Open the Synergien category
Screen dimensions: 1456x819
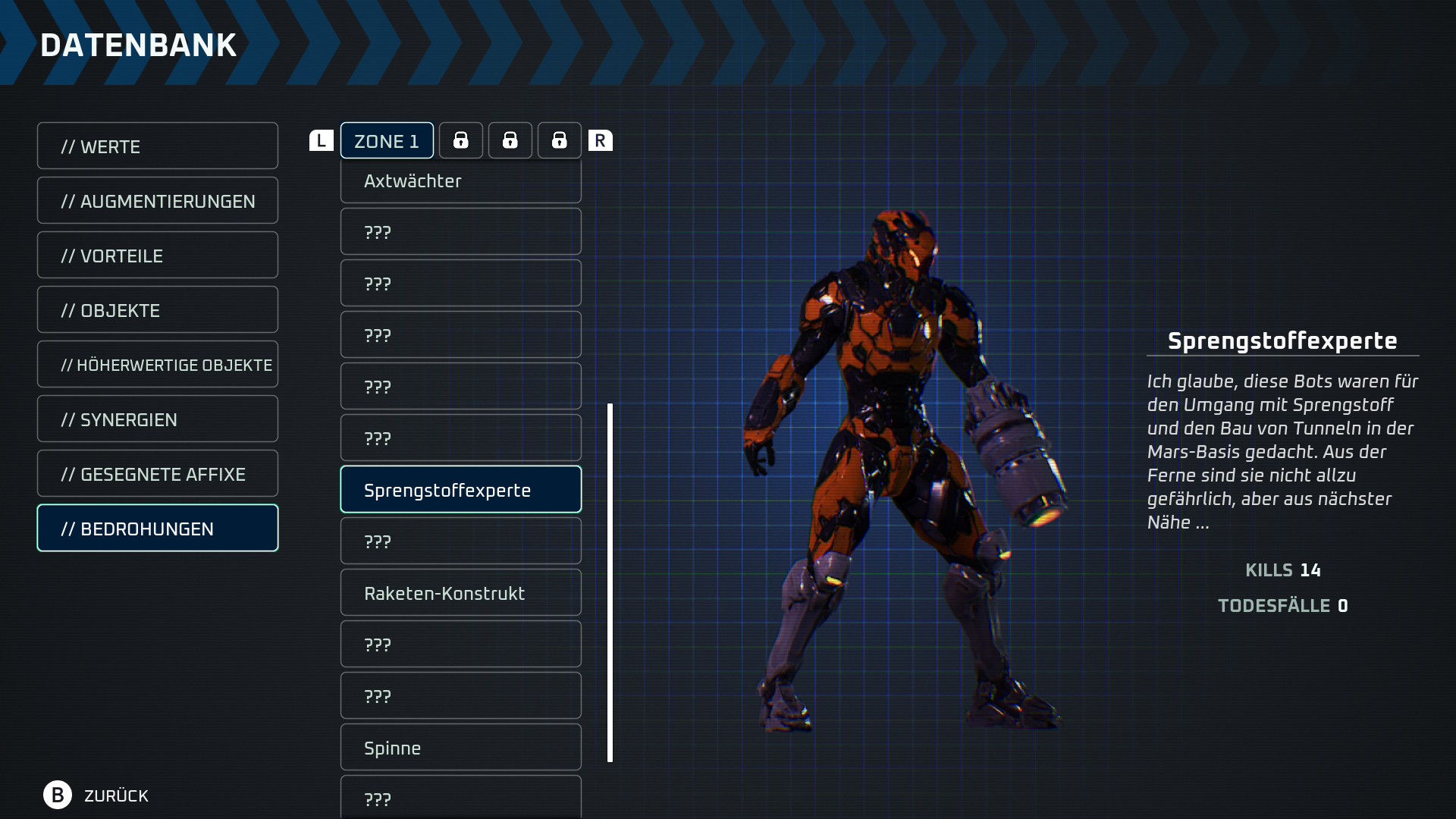tap(157, 419)
